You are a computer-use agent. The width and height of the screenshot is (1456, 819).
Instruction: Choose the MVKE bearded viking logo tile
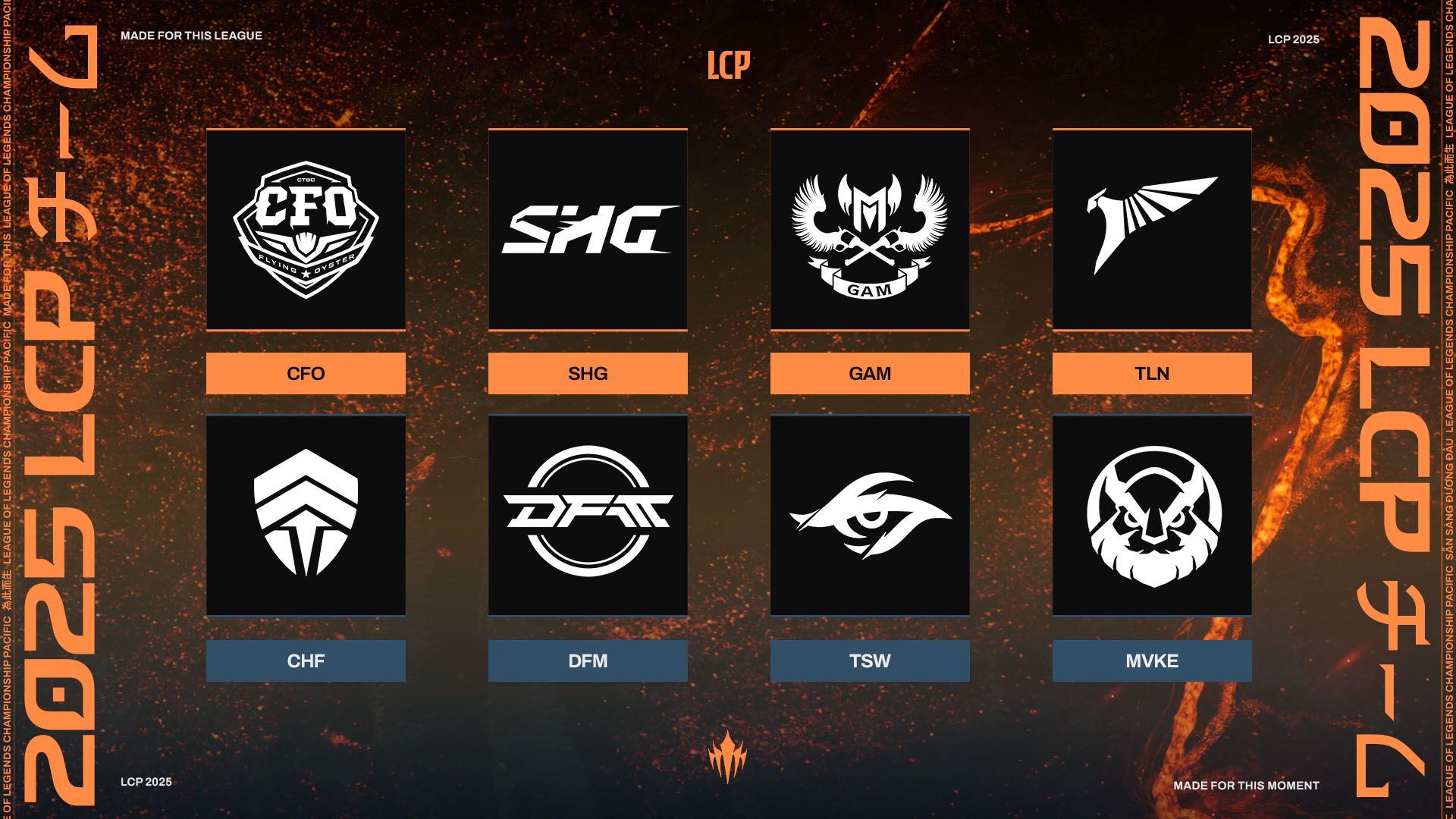[1152, 516]
